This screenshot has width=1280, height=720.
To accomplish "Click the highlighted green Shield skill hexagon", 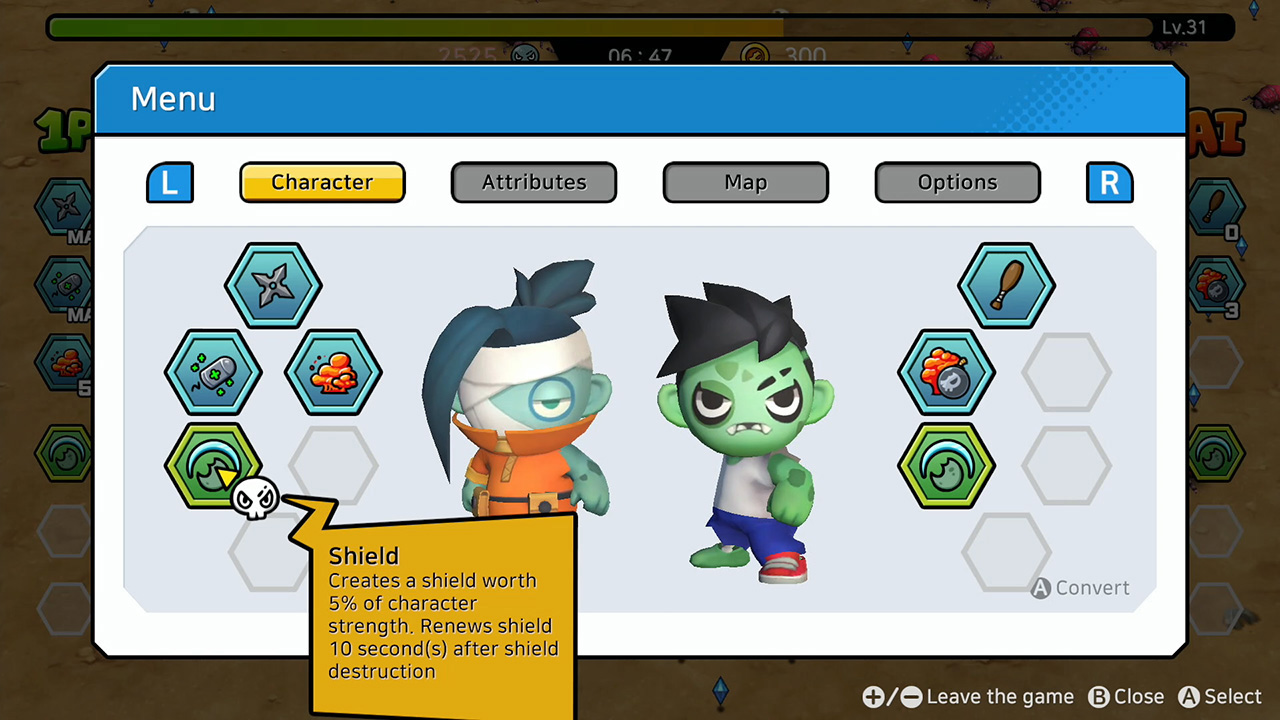I will click(x=213, y=463).
